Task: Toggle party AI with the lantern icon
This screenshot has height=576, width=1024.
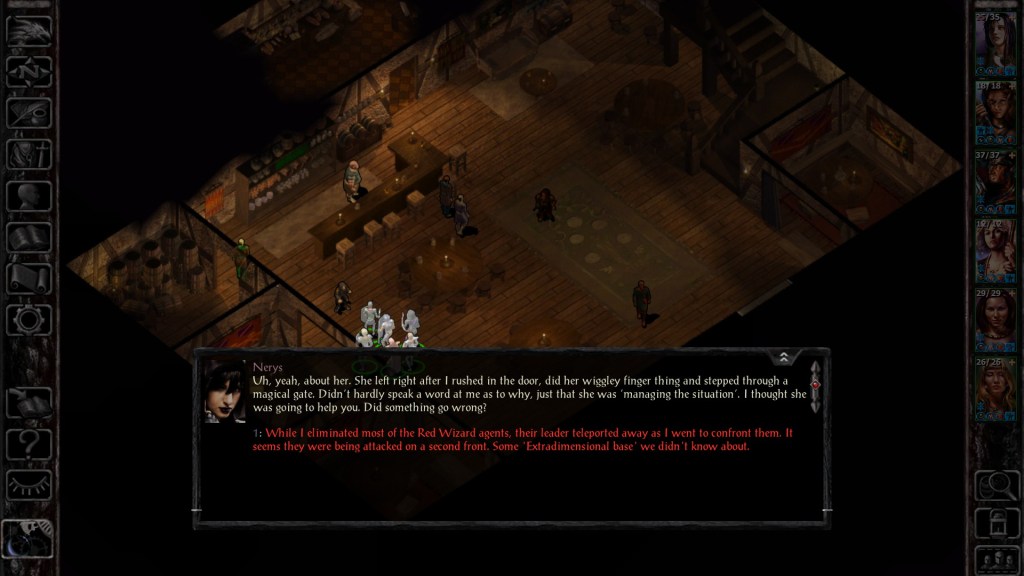Action: tap(995, 522)
